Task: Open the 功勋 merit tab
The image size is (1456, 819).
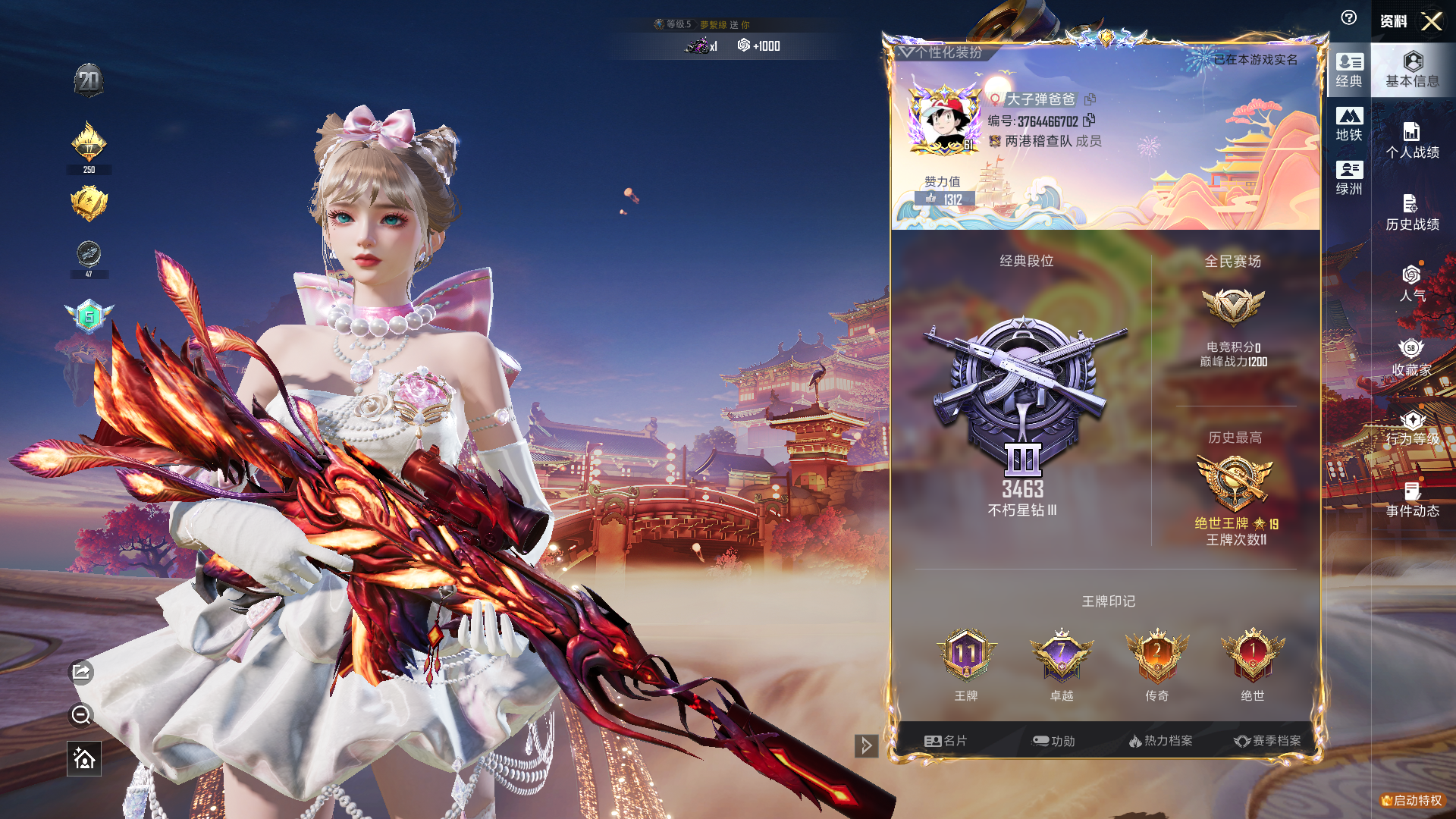Action: click(1053, 741)
